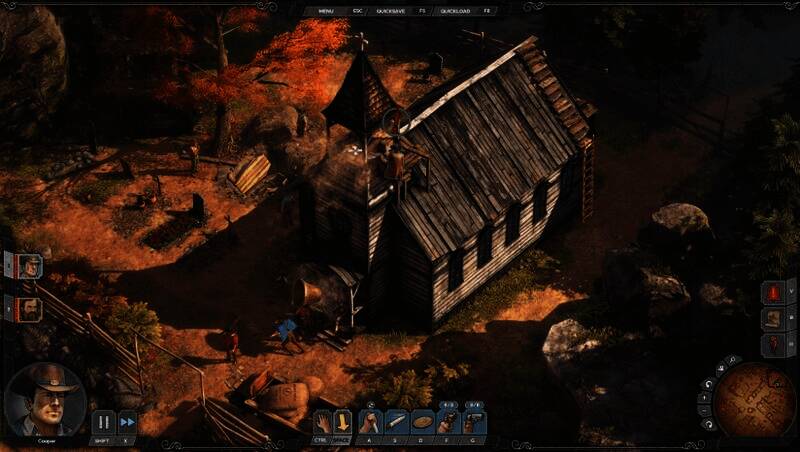Viewport: 800px width, 452px height.
Task: Open the parchment map icon
Action: 772,319
